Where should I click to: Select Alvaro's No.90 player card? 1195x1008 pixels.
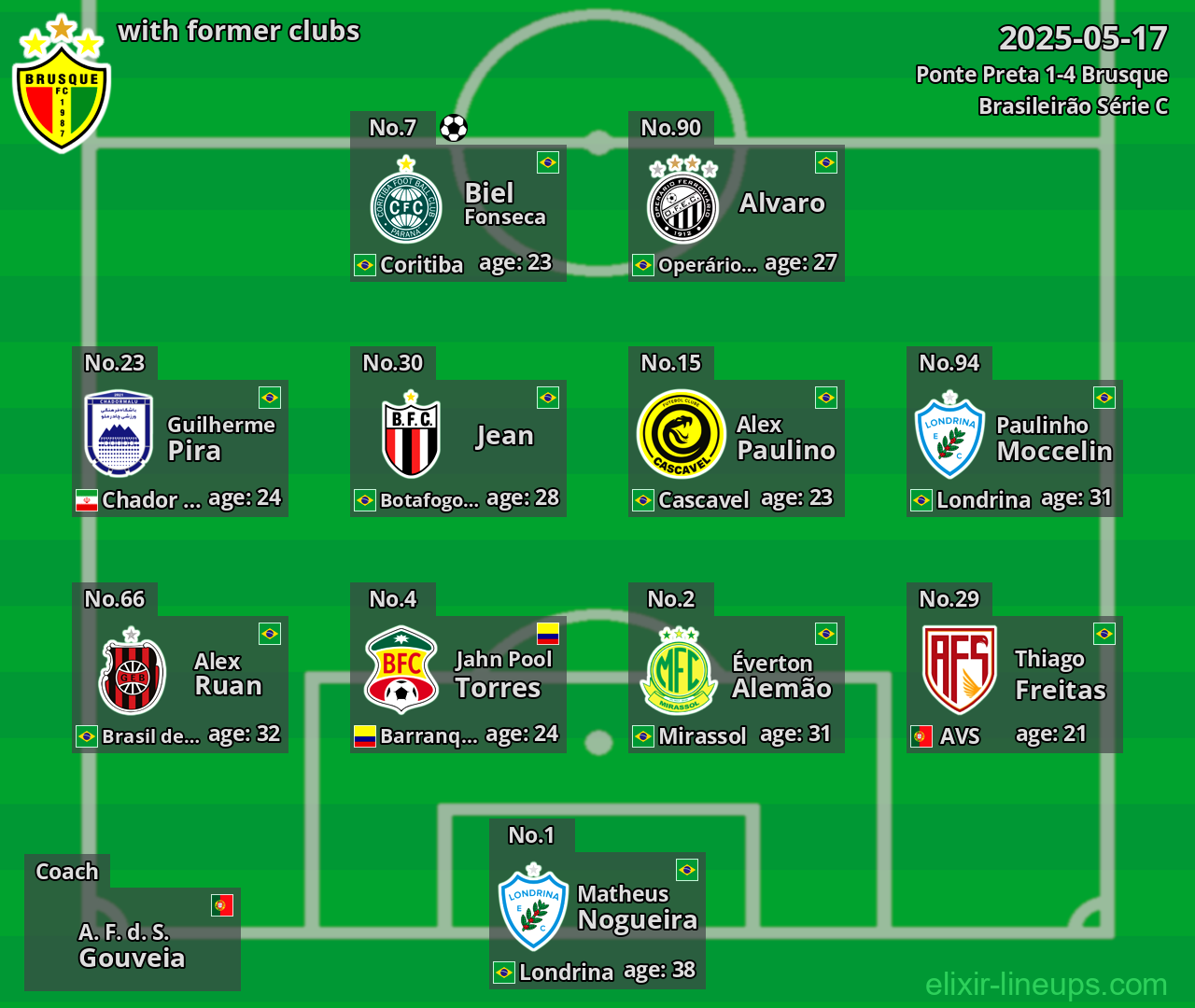(x=737, y=213)
